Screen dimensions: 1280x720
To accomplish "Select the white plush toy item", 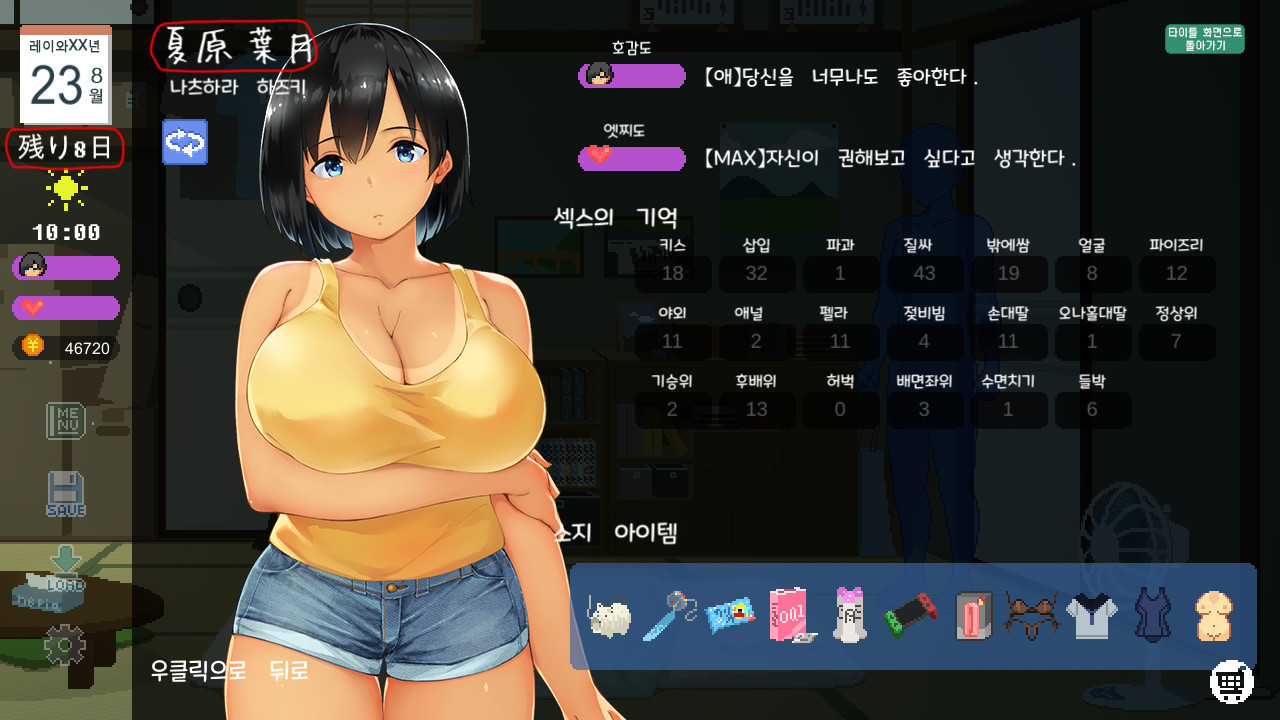I will click(610, 617).
